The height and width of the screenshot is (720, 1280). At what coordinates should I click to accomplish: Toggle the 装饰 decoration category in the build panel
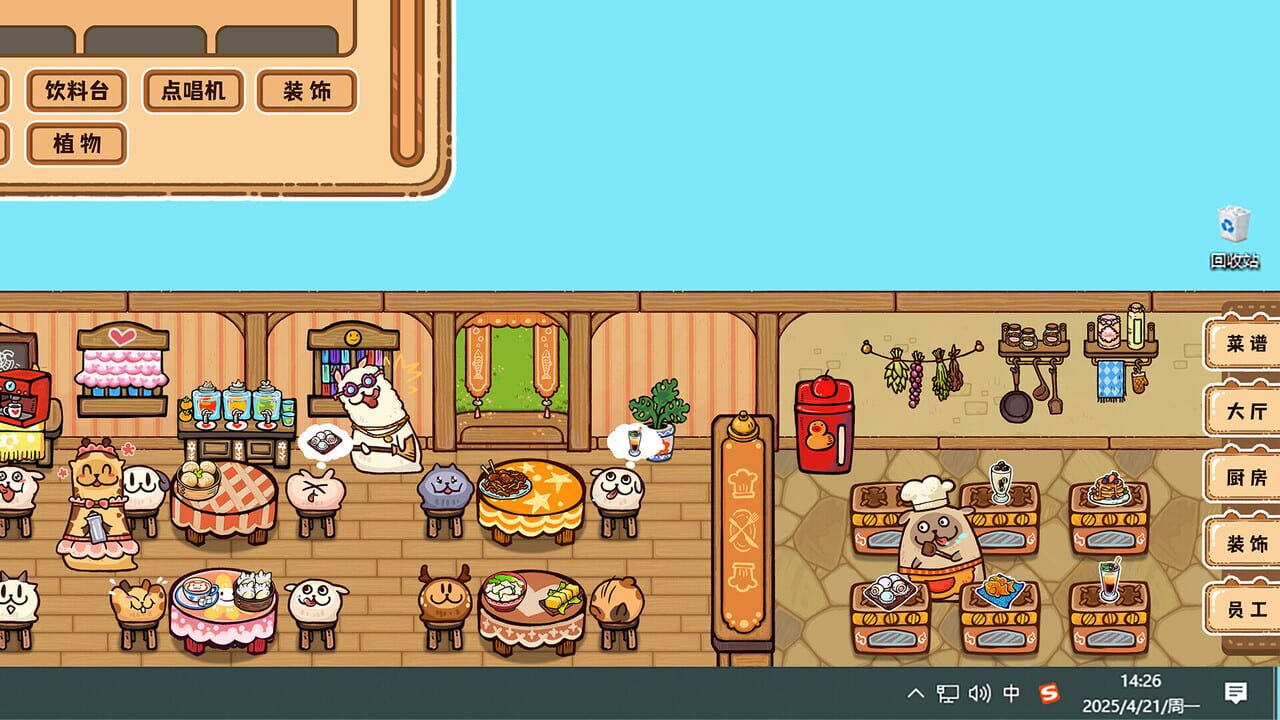pos(307,92)
